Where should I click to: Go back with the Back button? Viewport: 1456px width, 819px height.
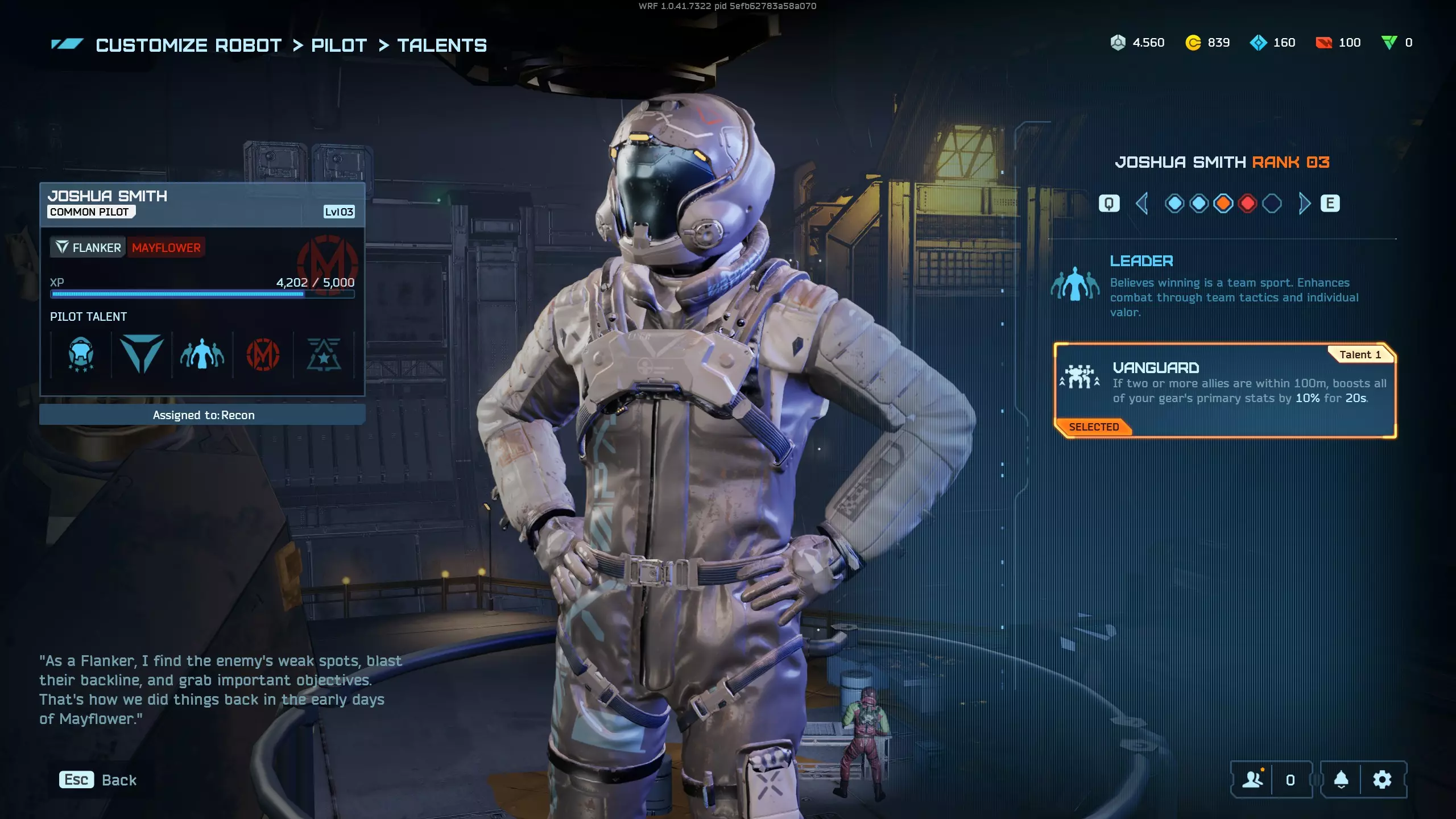[x=98, y=780]
